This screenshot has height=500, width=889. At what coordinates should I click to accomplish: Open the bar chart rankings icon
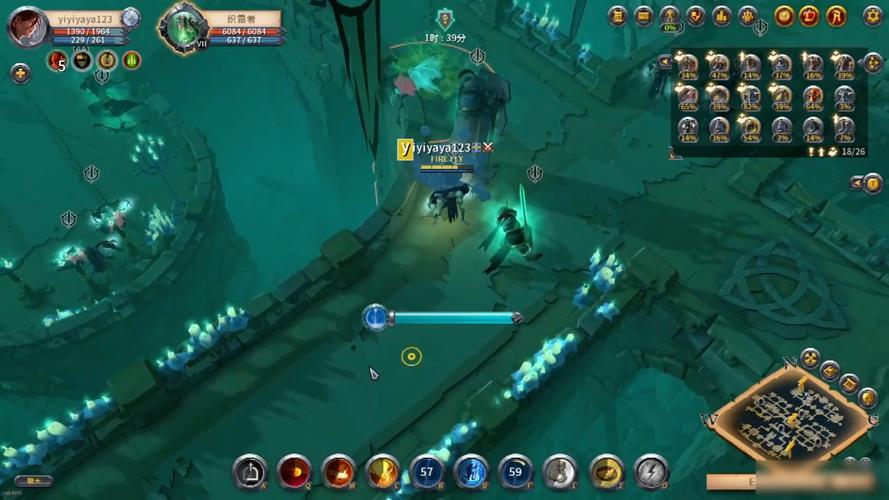pyautogui.click(x=722, y=16)
